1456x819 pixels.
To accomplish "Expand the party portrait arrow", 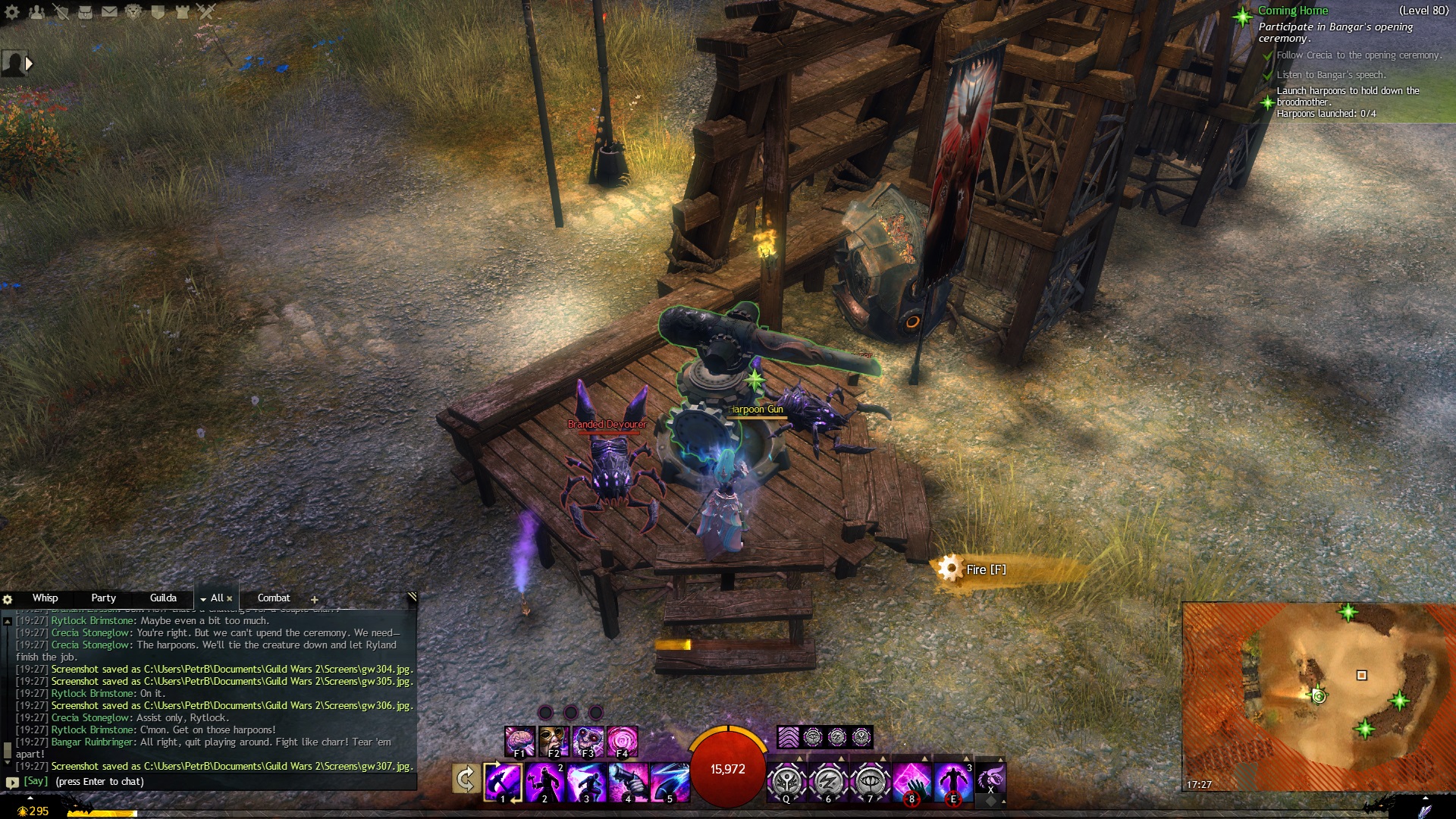I will [30, 64].
